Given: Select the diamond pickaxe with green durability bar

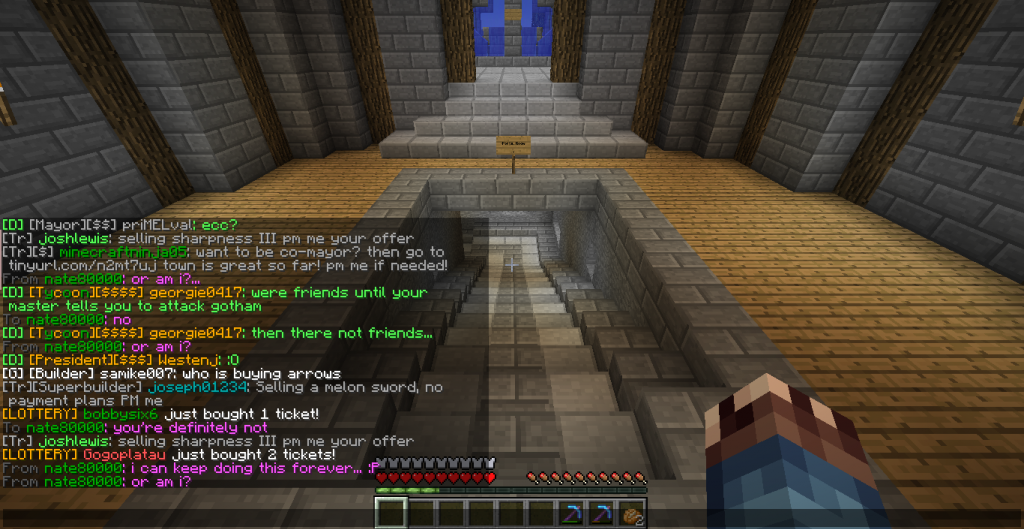Looking at the screenshot, I should (x=573, y=513).
